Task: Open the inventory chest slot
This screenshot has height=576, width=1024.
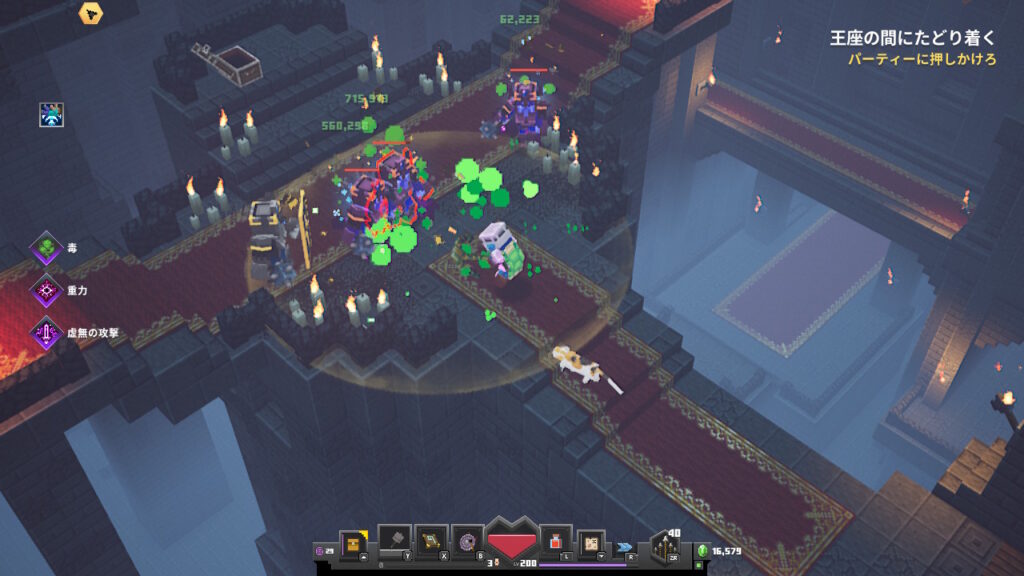Action: pyautogui.click(x=353, y=542)
